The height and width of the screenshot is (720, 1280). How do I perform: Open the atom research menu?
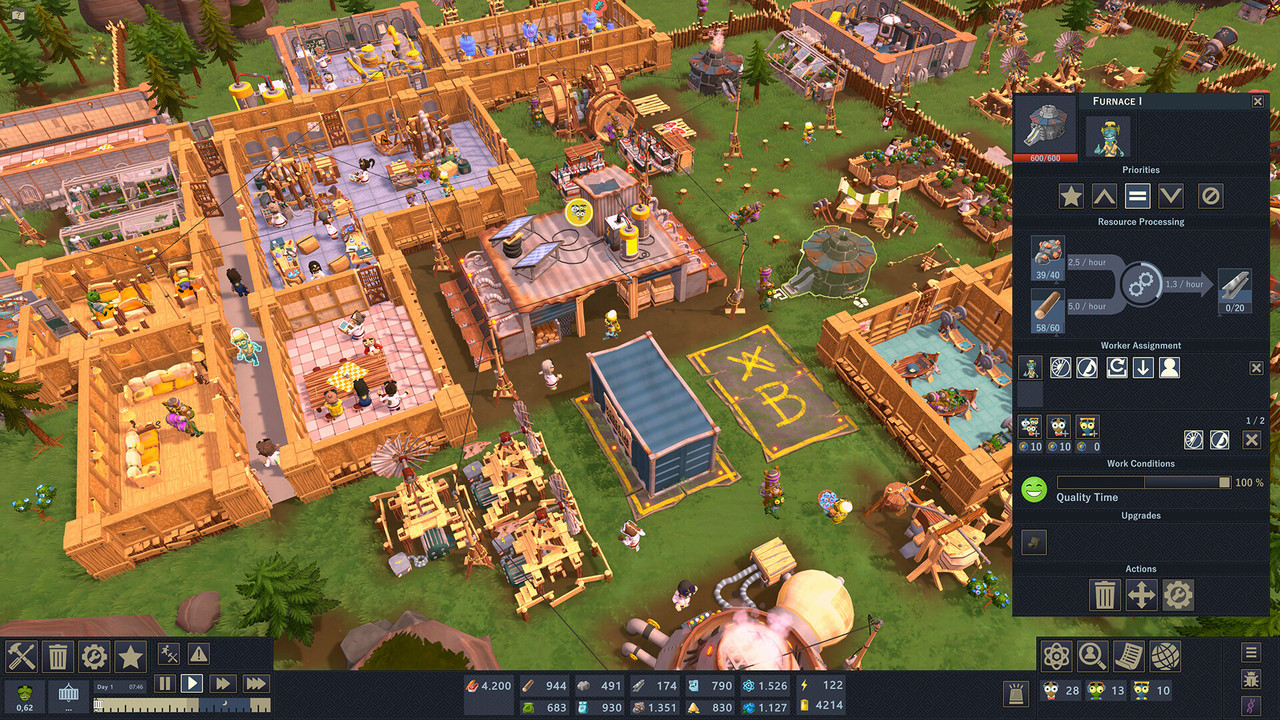tap(1057, 657)
